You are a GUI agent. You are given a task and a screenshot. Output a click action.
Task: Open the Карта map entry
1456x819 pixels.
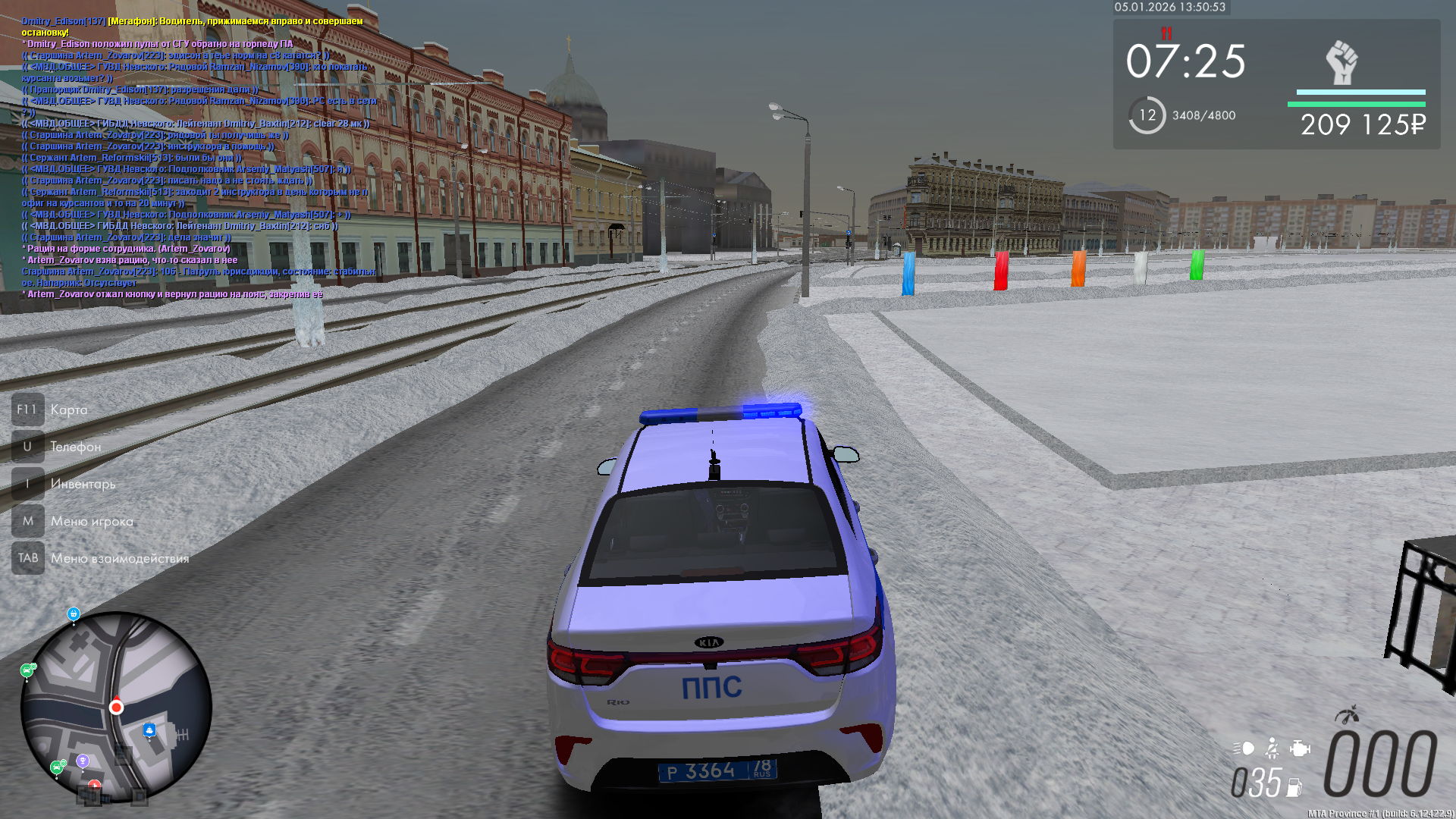69,409
